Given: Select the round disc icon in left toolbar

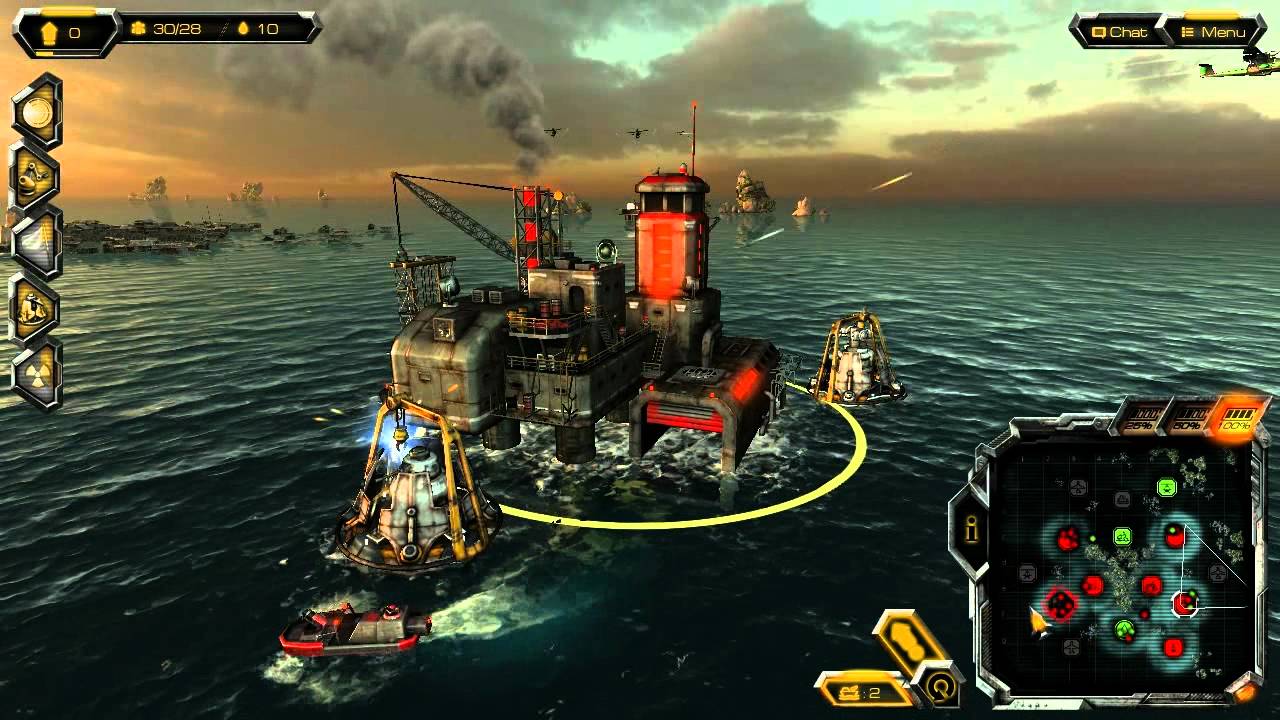Looking at the screenshot, I should coord(36,111).
